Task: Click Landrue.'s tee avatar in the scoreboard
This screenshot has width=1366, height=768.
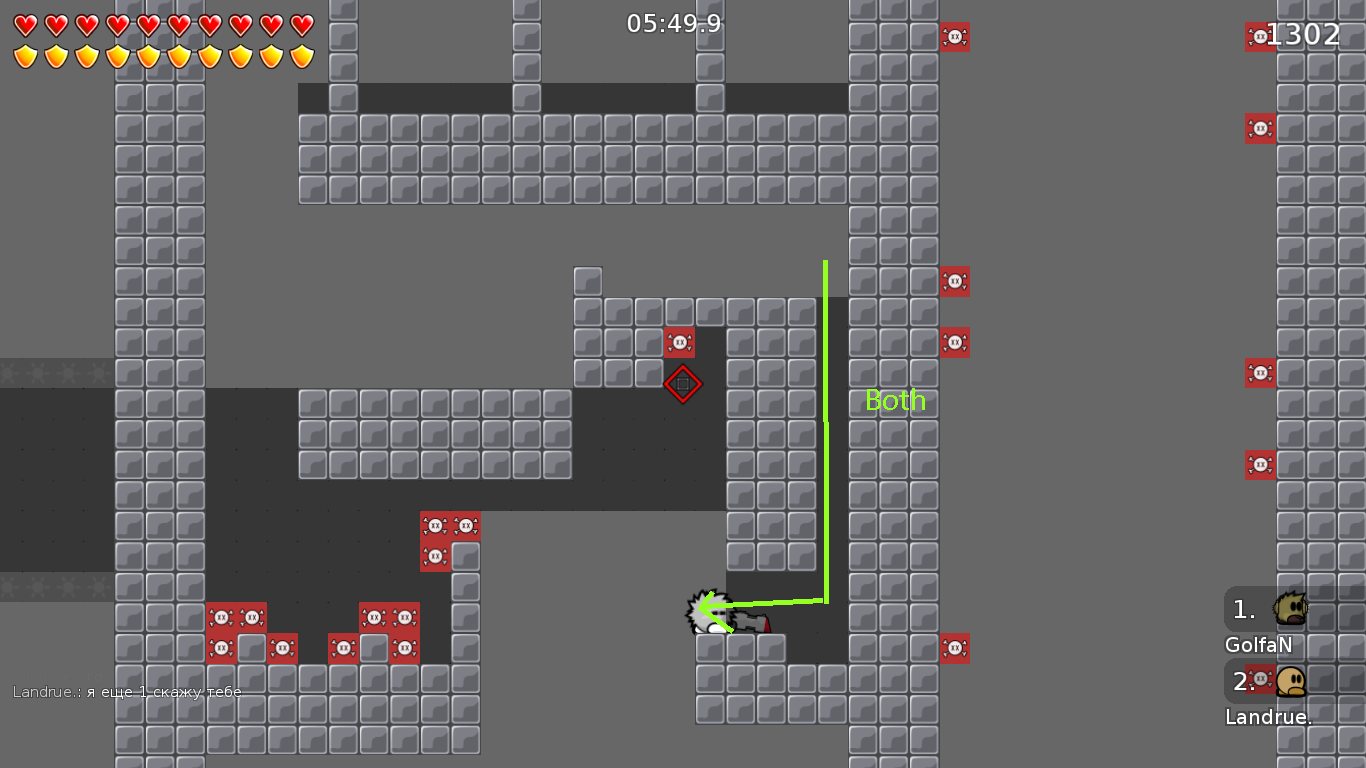Action: pos(1290,679)
